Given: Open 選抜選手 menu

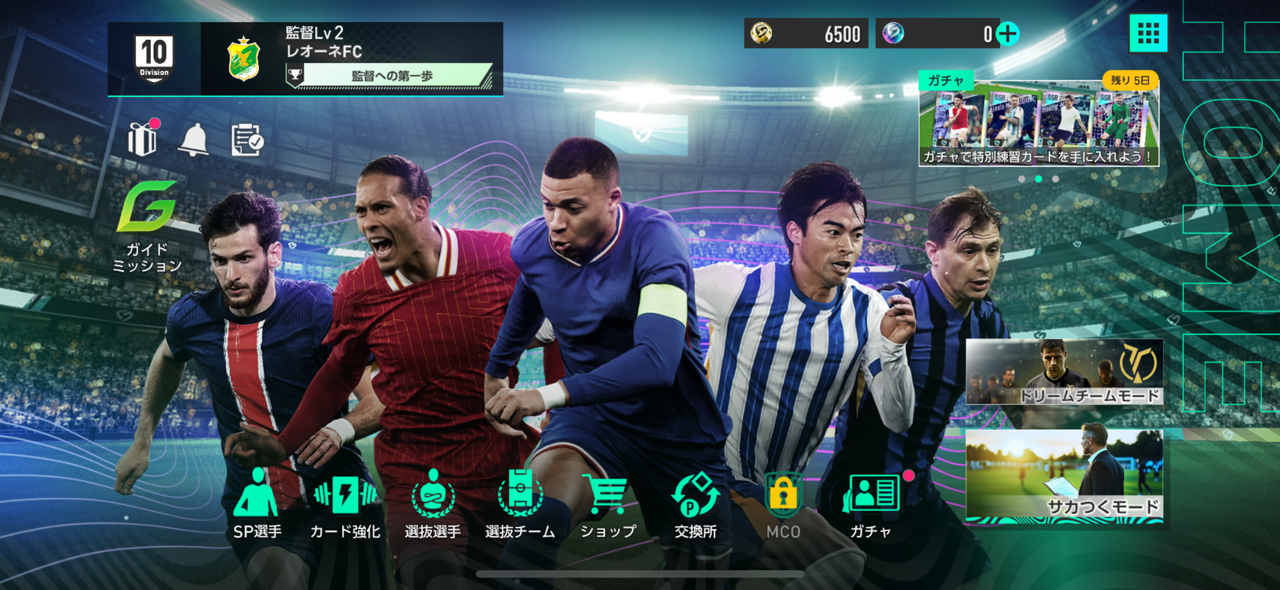Looking at the screenshot, I should click(433, 505).
